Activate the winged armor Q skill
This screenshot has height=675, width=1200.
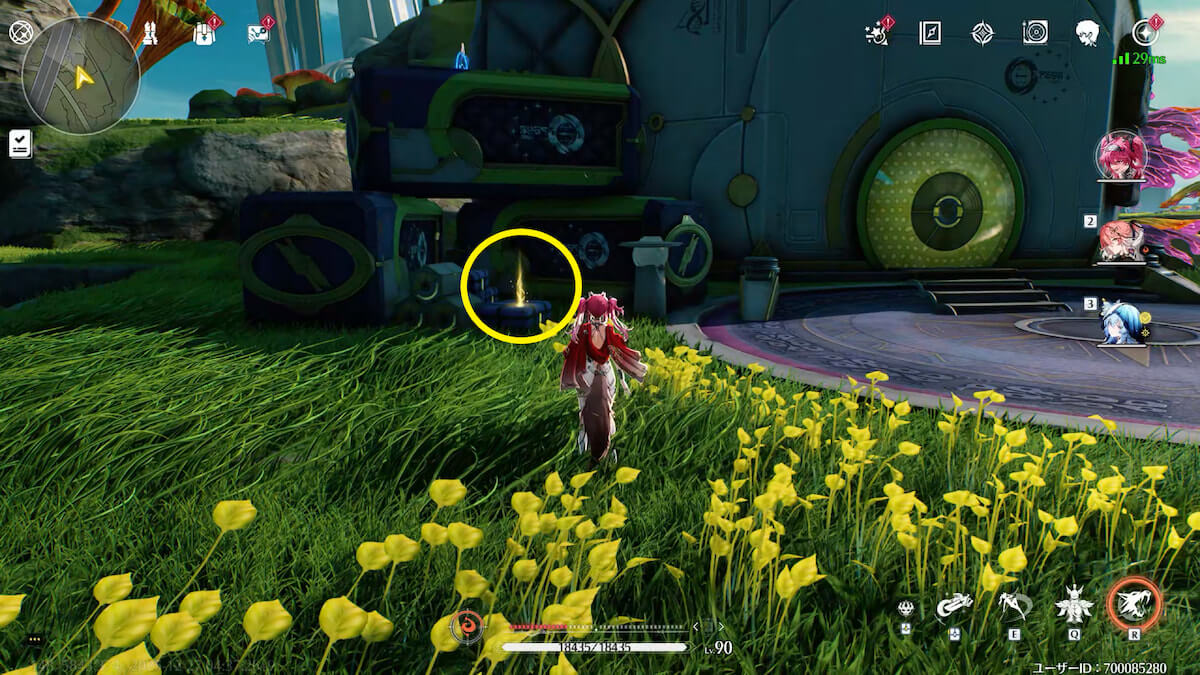(x=1074, y=604)
